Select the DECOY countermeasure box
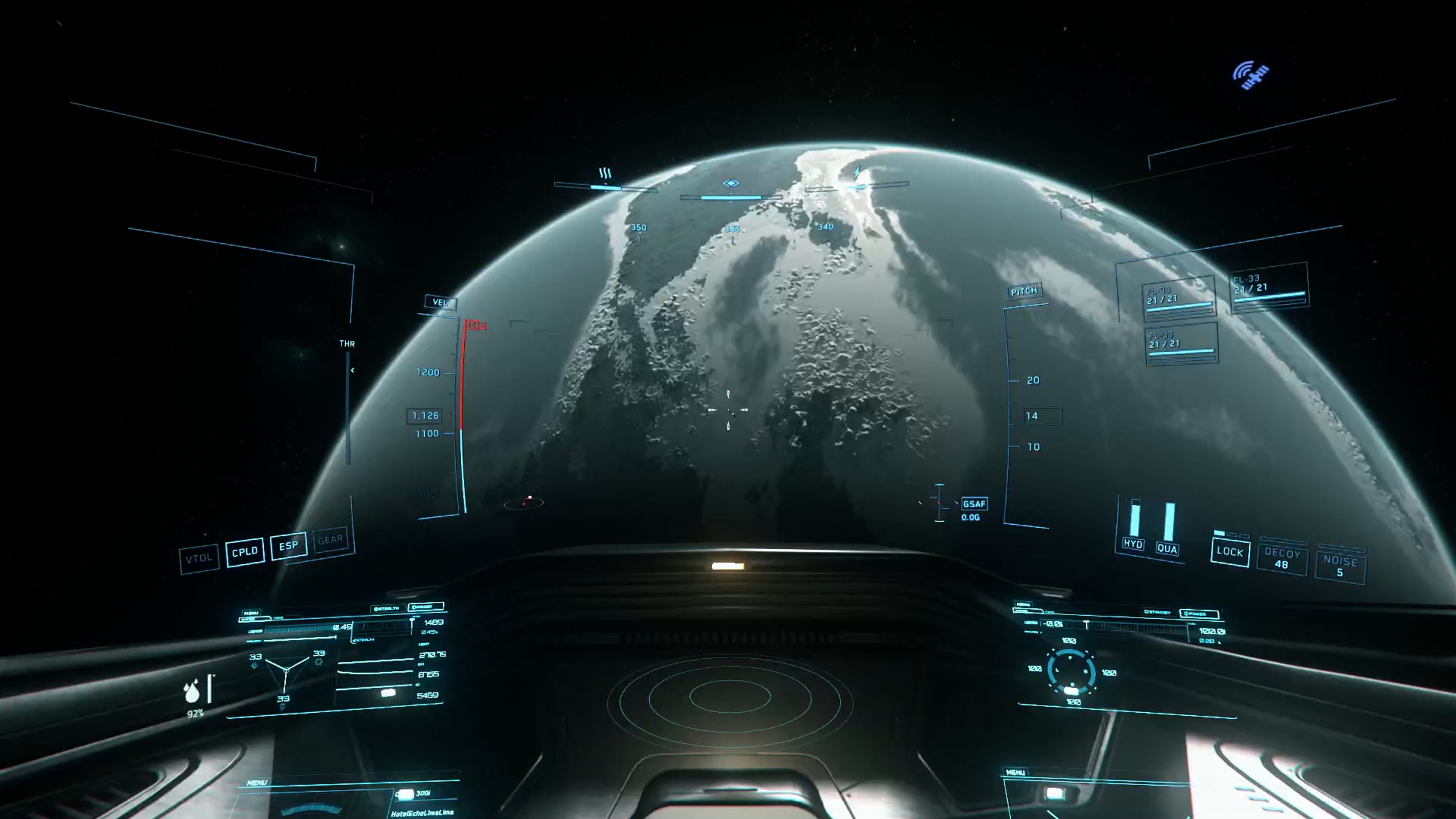Screen dimensions: 1456x819 coord(1281,559)
